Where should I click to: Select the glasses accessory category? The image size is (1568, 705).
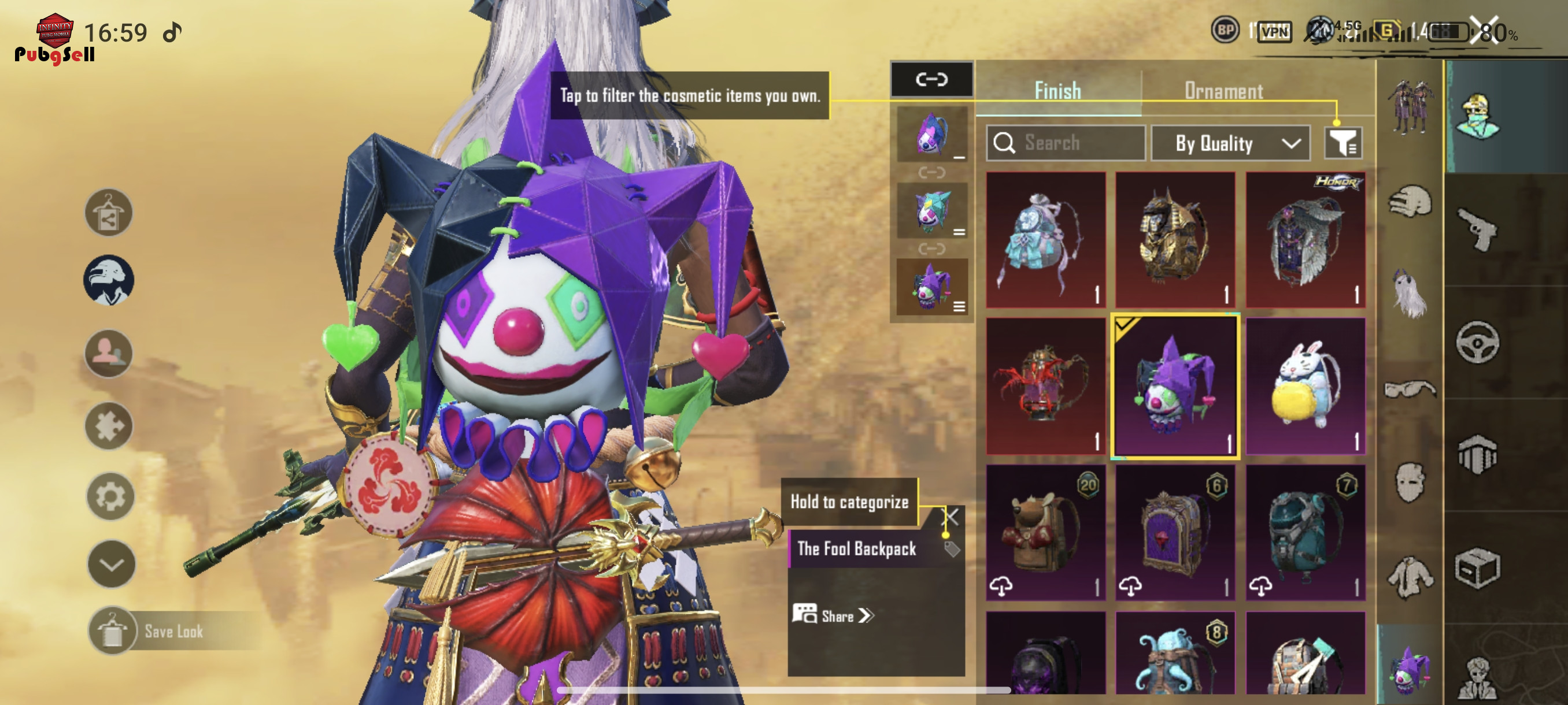[x=1410, y=389]
